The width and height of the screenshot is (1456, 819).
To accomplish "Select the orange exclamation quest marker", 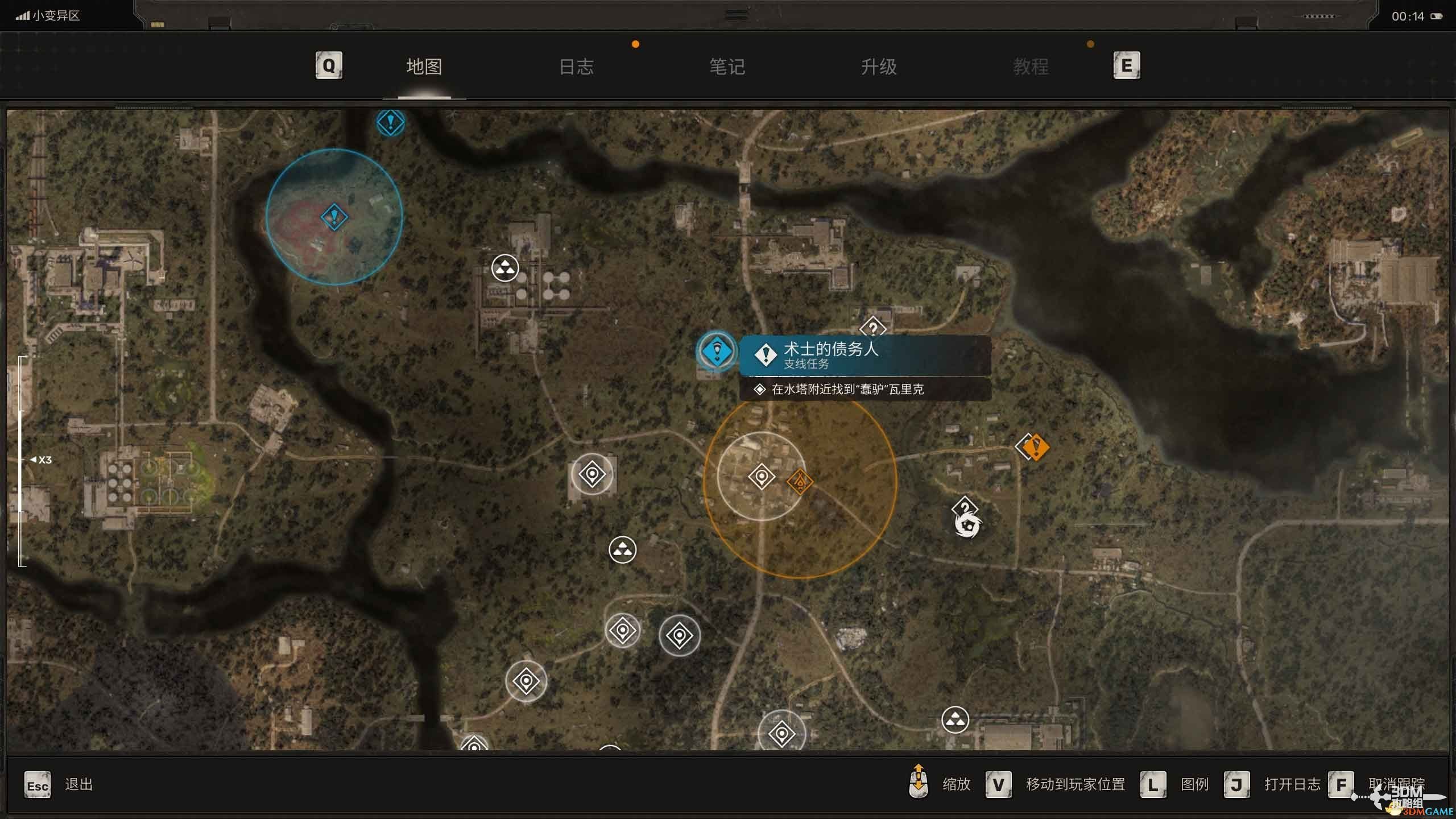I will tap(1035, 447).
